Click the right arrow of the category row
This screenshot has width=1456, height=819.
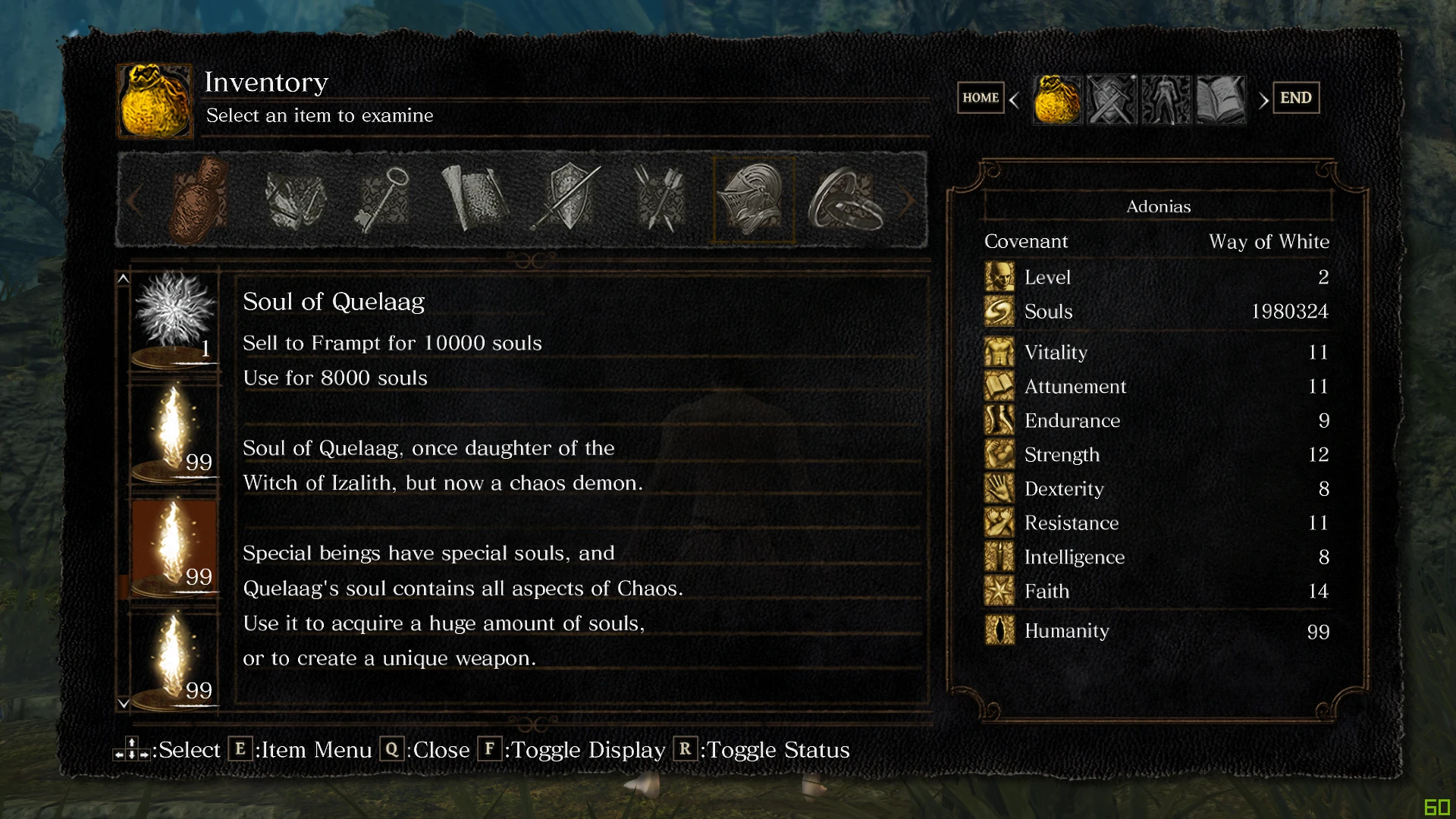(x=908, y=202)
